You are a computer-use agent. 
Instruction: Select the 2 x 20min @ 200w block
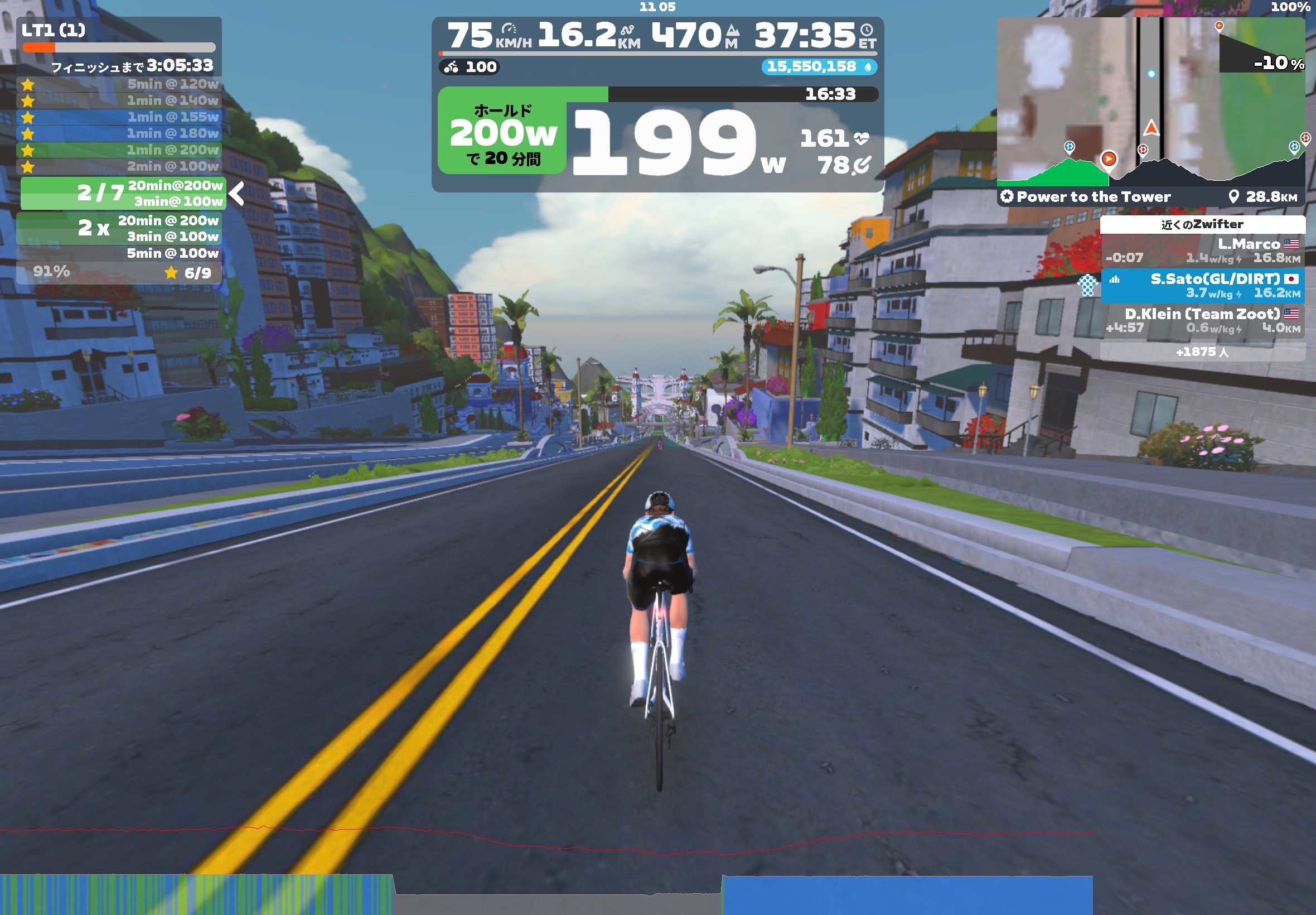click(x=120, y=228)
